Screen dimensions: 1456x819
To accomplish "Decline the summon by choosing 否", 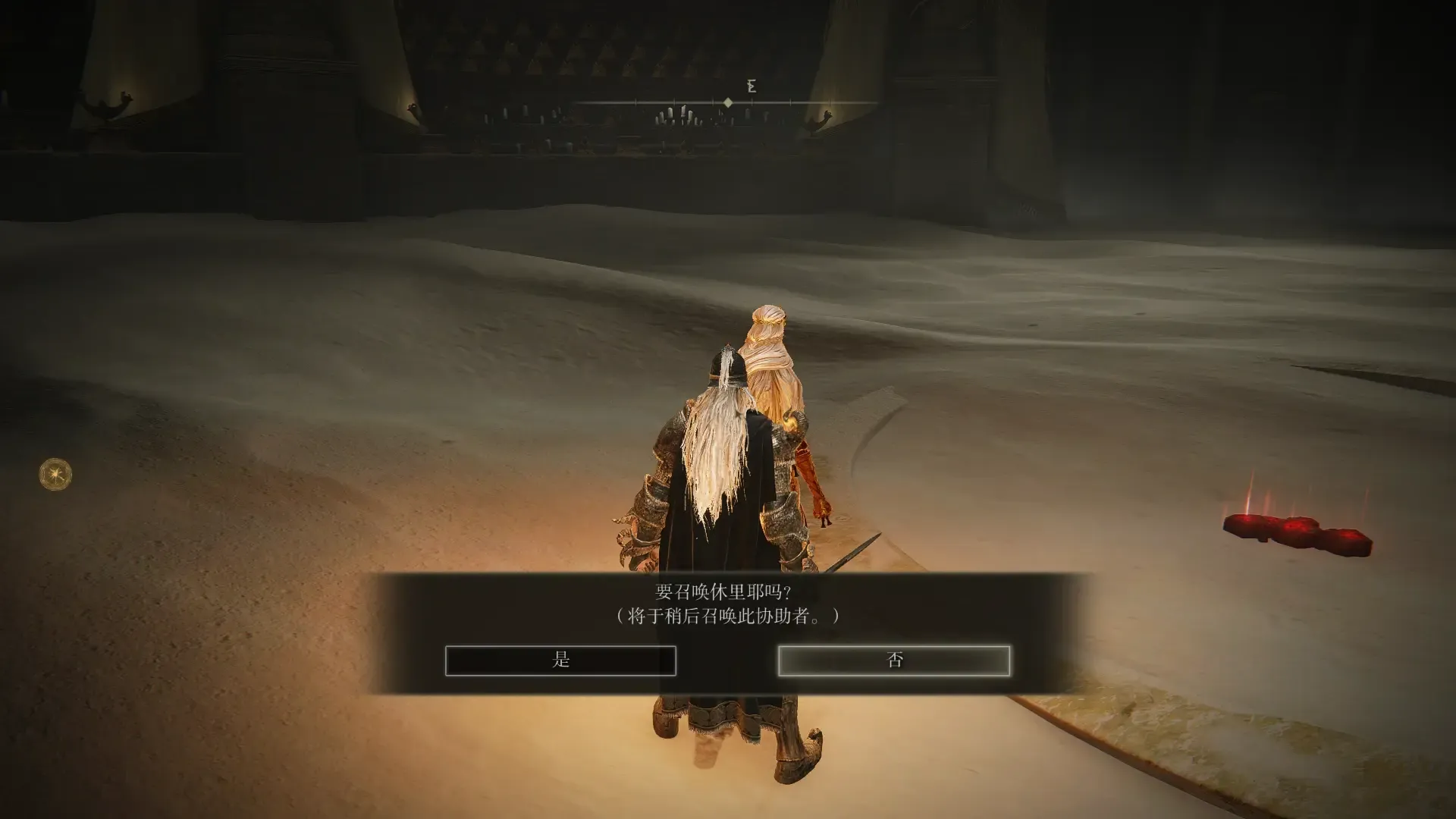I will click(x=893, y=660).
